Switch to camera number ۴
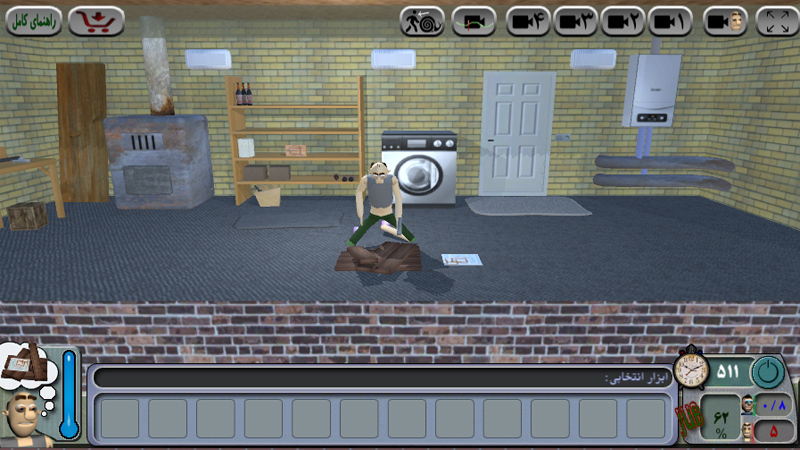This screenshot has width=800, height=450. (529, 21)
